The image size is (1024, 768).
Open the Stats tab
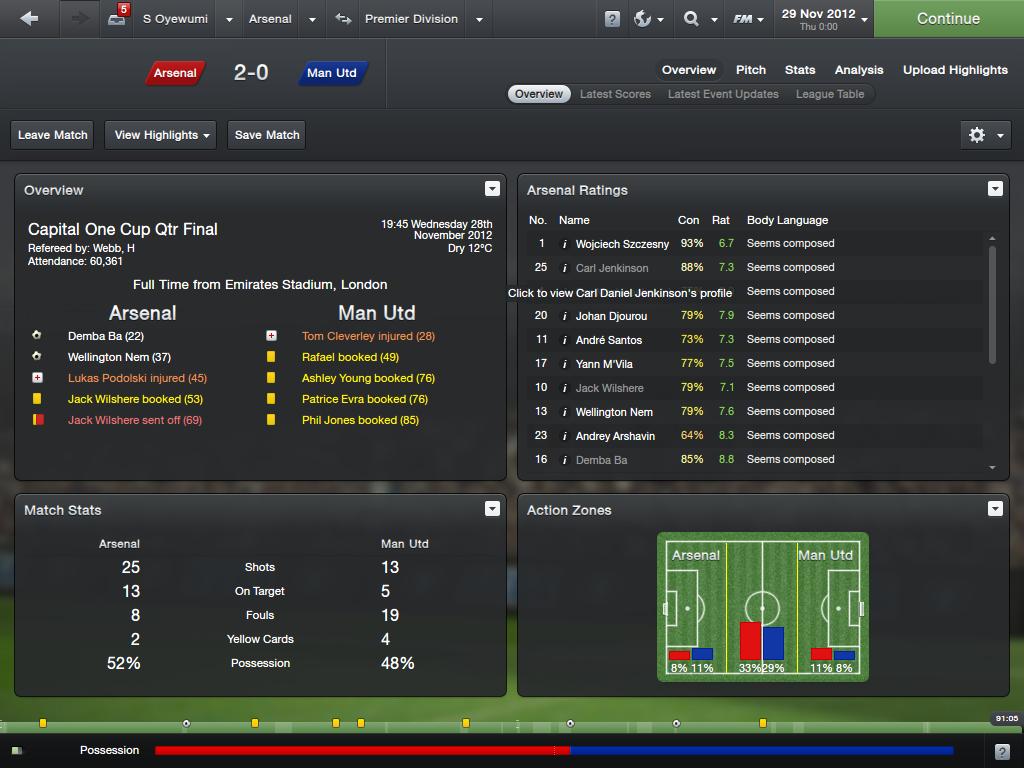coord(800,70)
